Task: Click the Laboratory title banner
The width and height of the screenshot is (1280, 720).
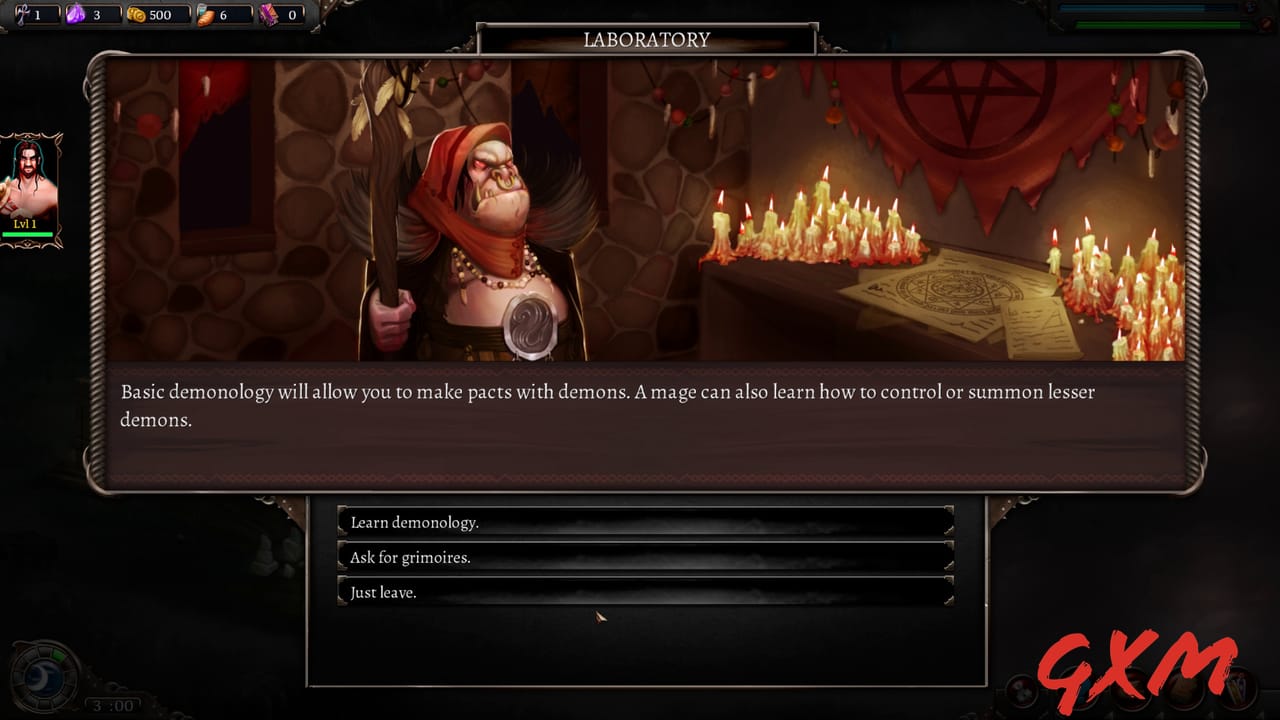Action: (x=646, y=40)
